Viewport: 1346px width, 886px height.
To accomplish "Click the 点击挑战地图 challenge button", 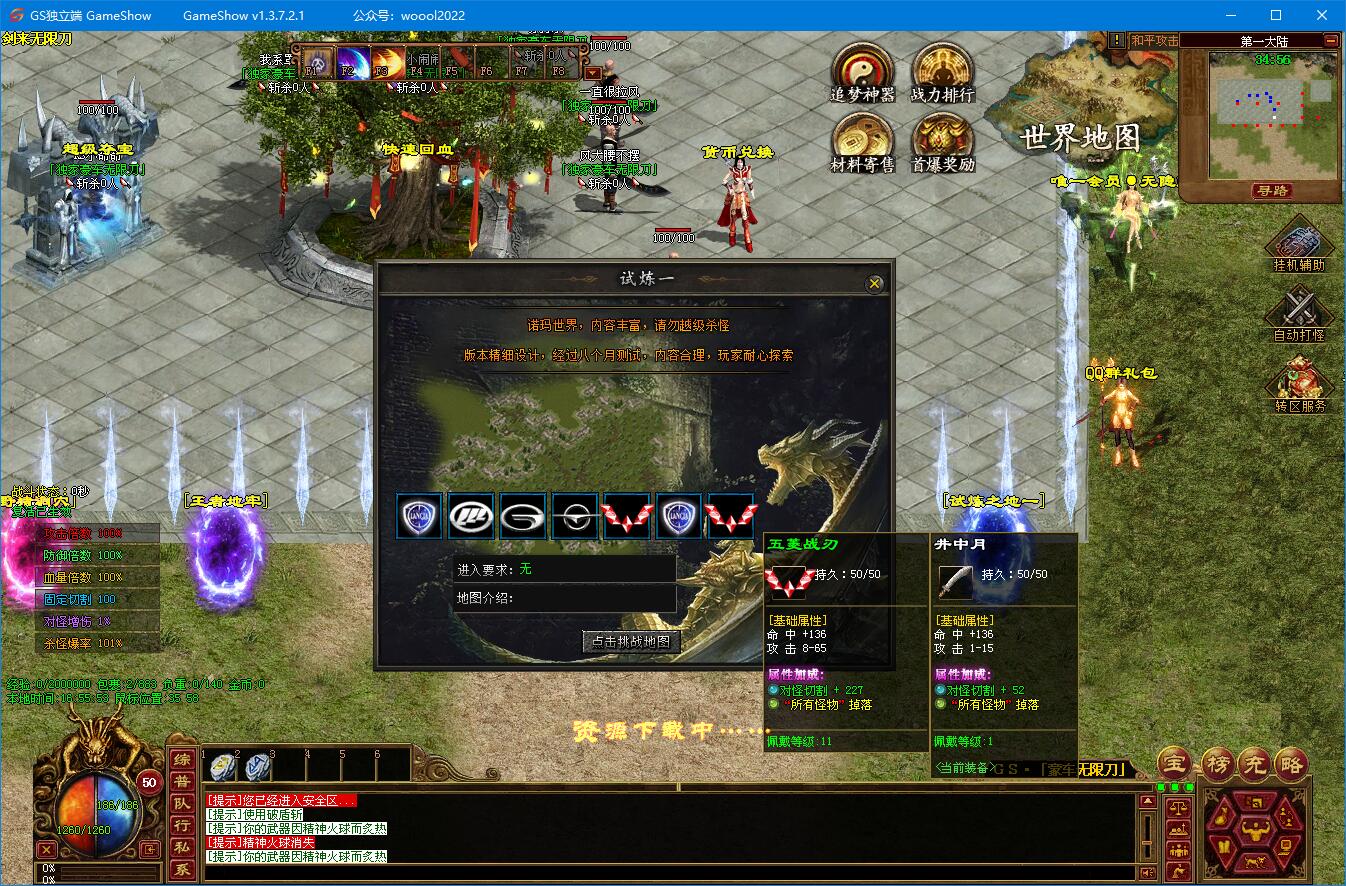I will click(631, 642).
